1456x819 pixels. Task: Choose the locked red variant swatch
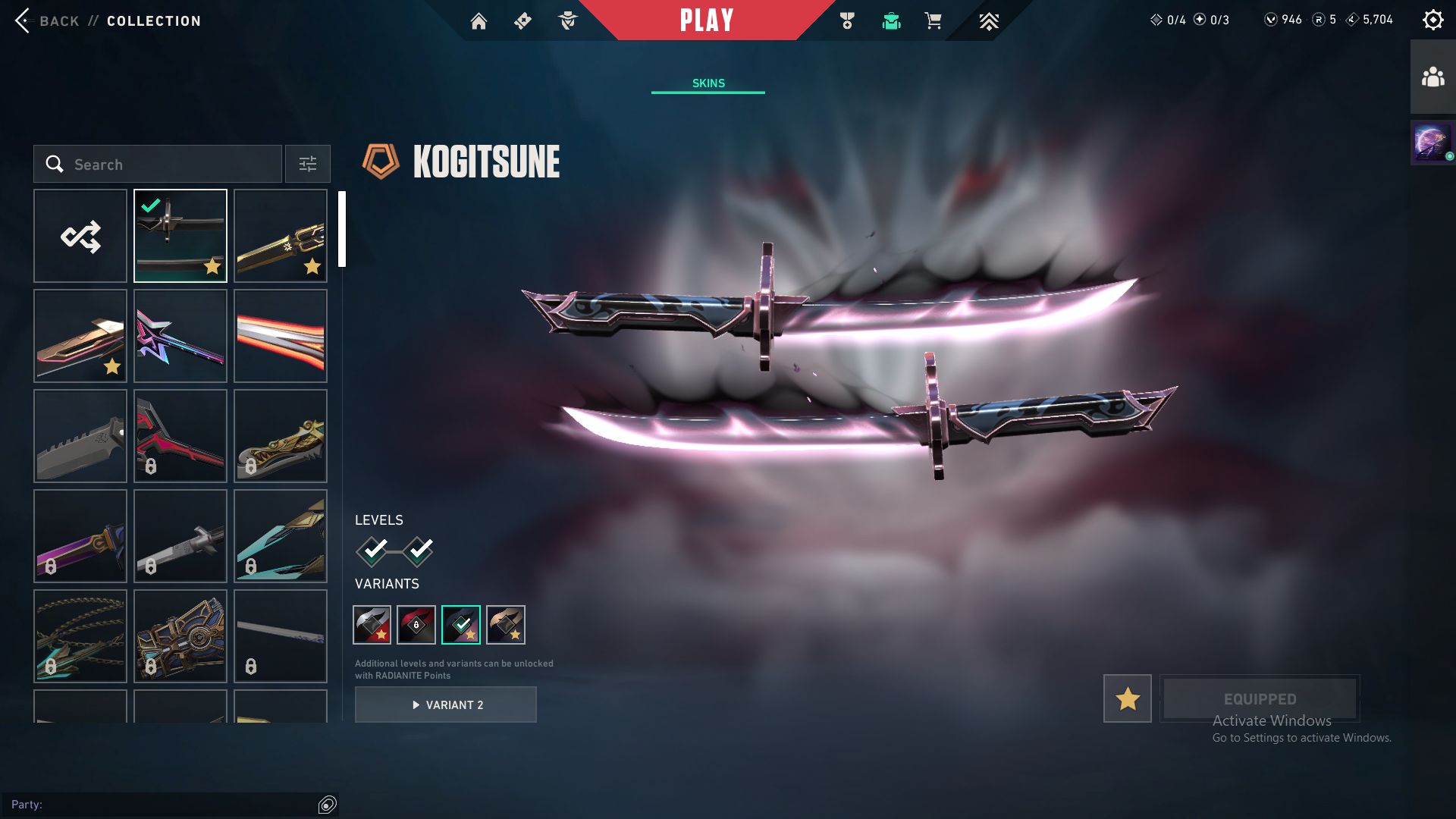(x=416, y=625)
